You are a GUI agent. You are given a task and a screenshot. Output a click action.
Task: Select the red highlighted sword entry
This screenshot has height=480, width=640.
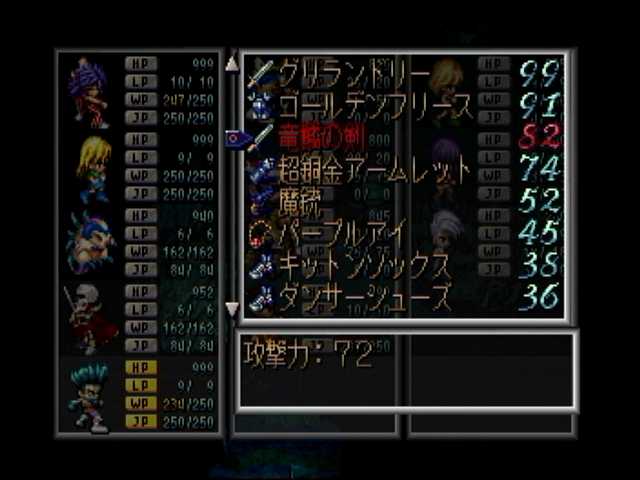click(322, 137)
